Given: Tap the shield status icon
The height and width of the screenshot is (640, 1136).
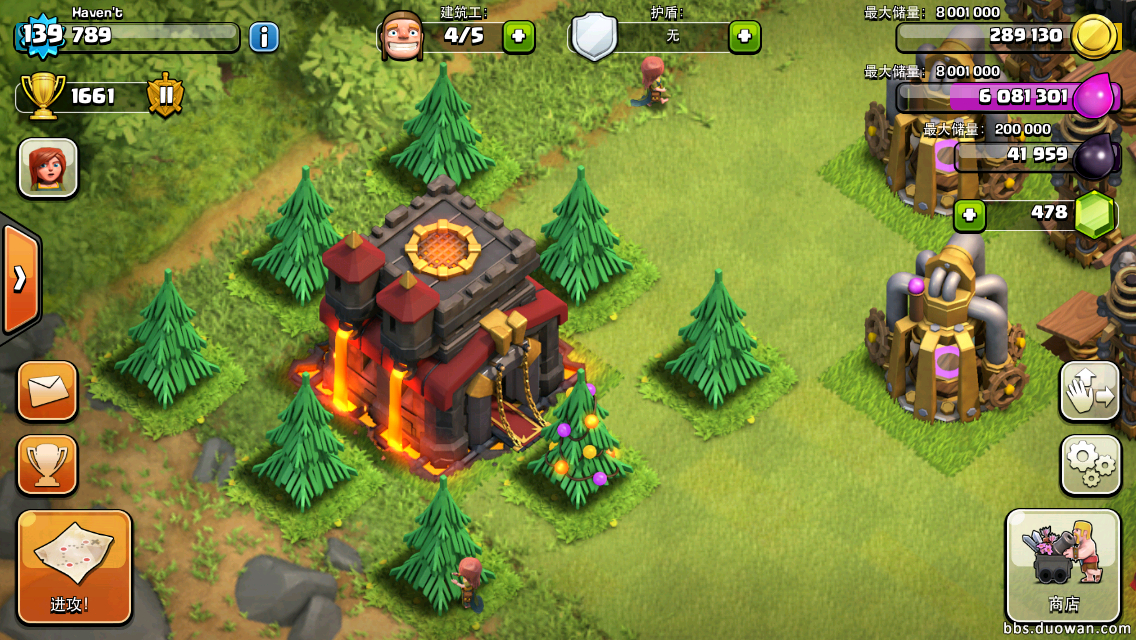Looking at the screenshot, I should tap(594, 37).
